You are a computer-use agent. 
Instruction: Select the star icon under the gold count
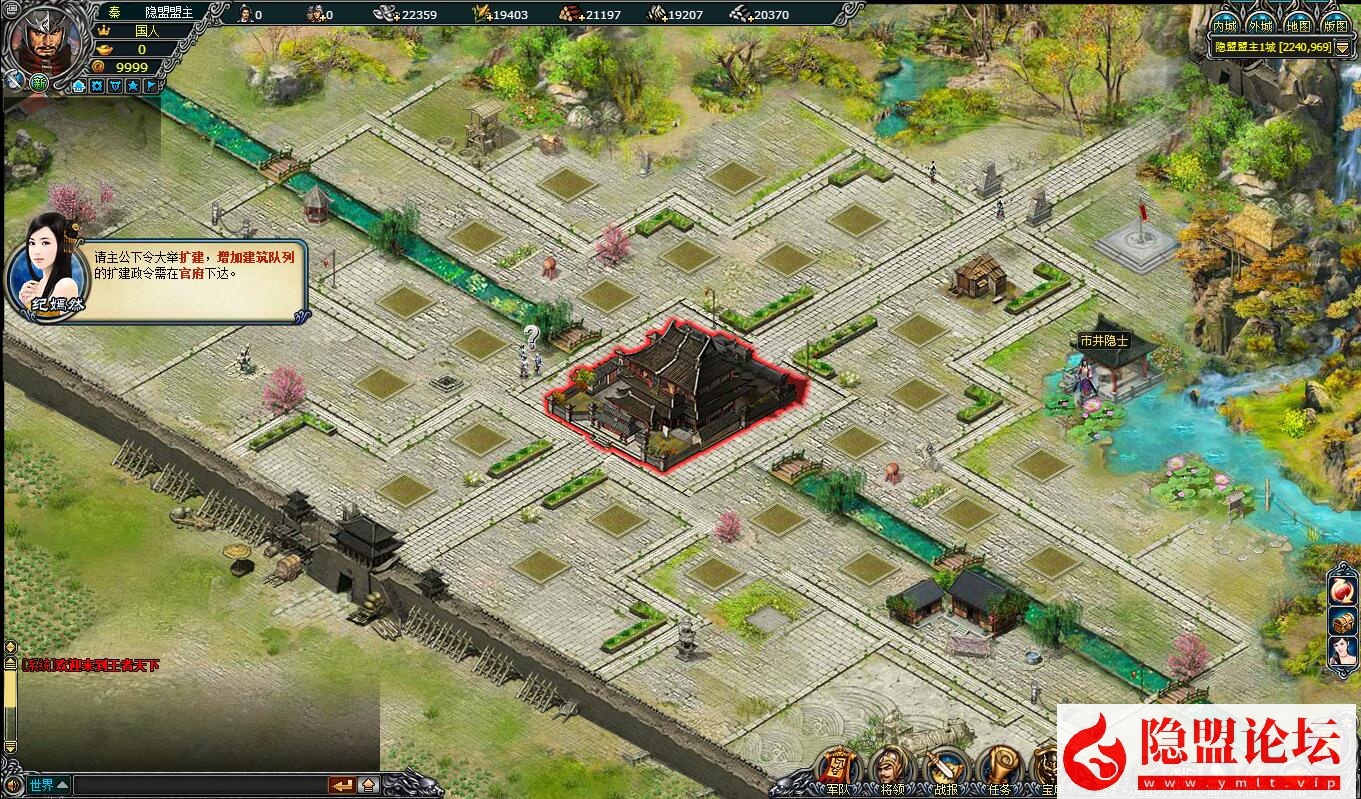pos(133,86)
